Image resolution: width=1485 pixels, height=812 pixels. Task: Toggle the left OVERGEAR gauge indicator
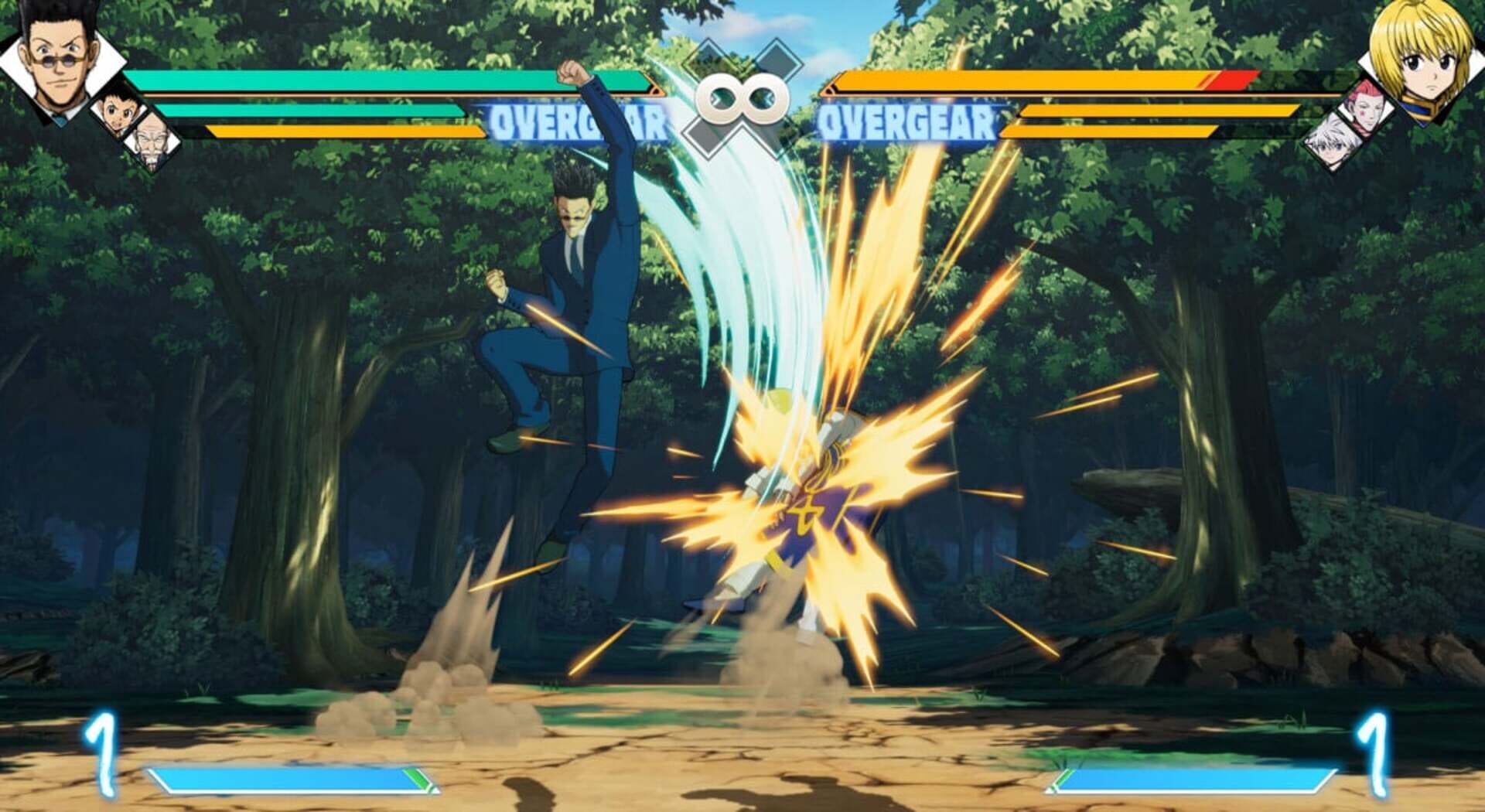pyautogui.click(x=576, y=118)
